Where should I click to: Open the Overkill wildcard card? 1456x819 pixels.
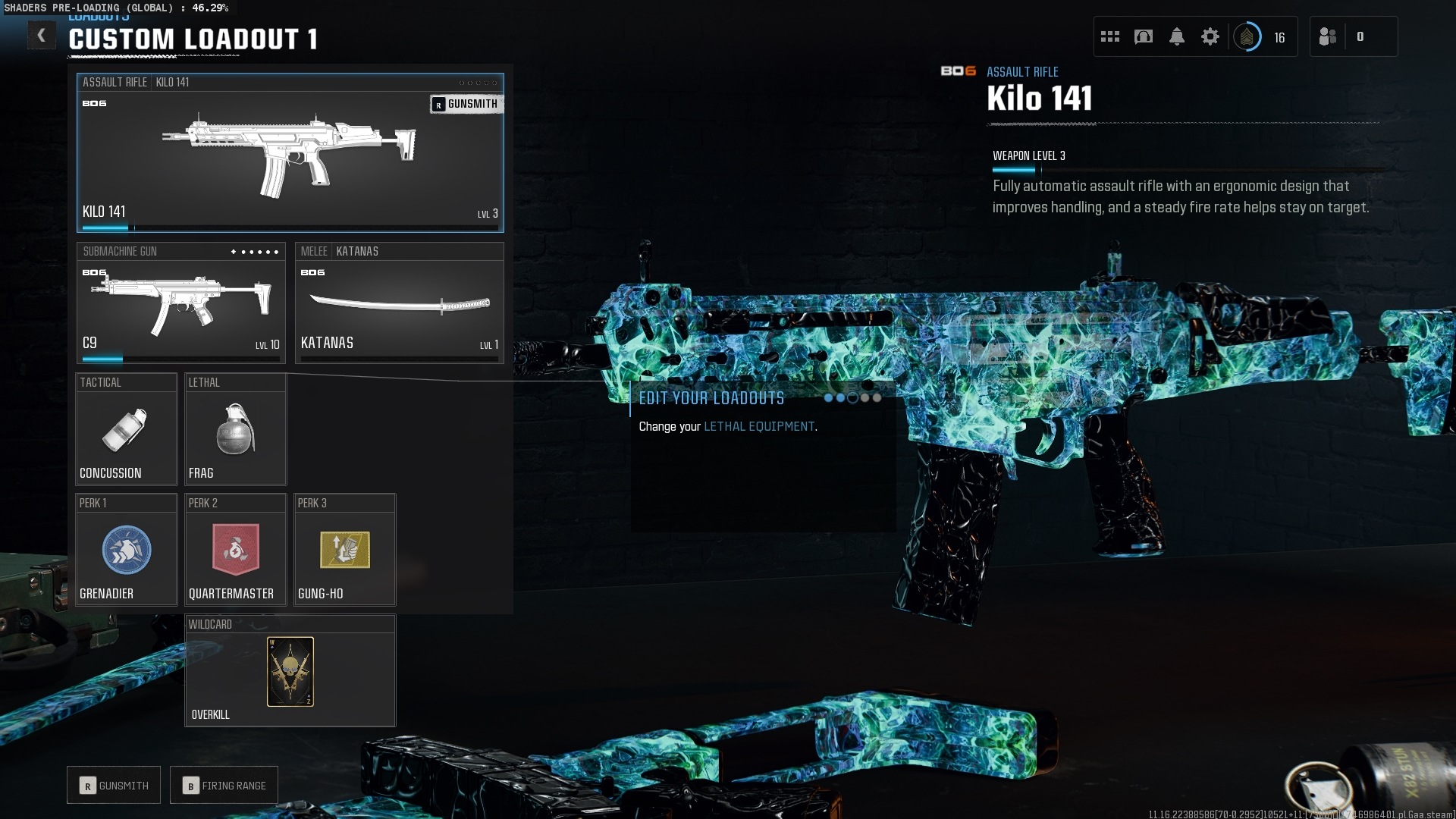(290, 671)
